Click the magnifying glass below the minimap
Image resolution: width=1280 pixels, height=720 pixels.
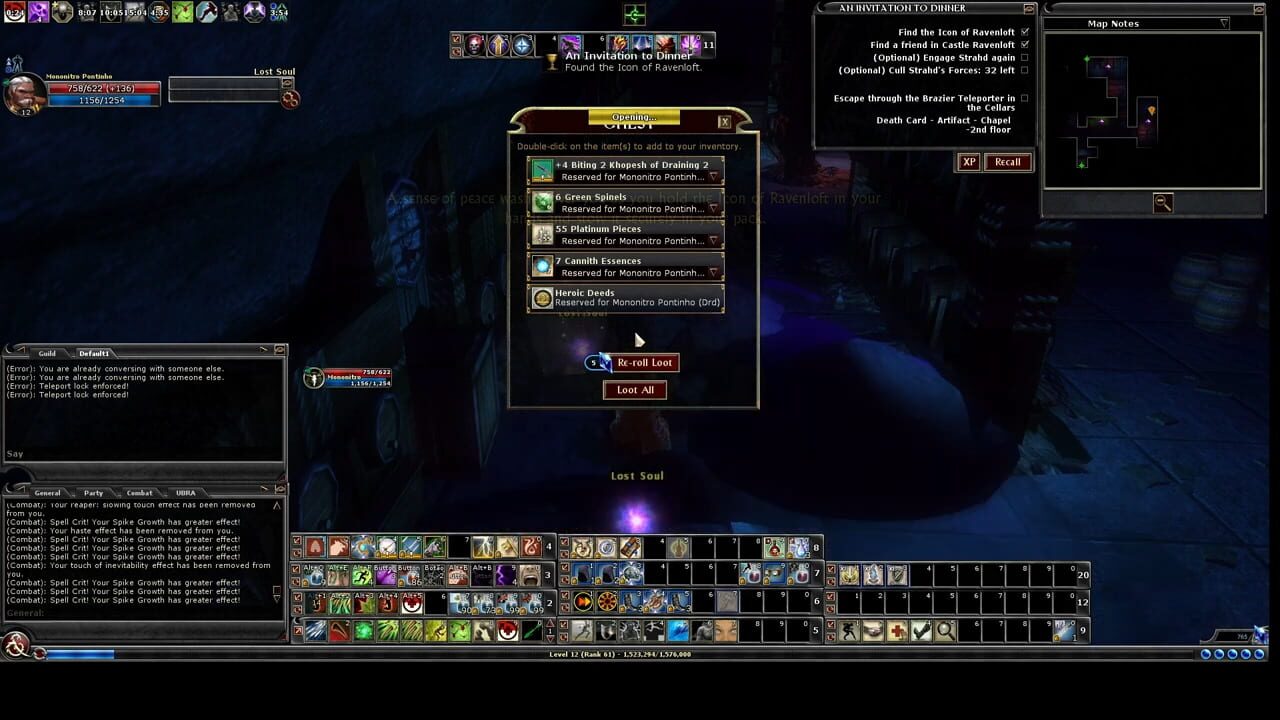(1161, 203)
